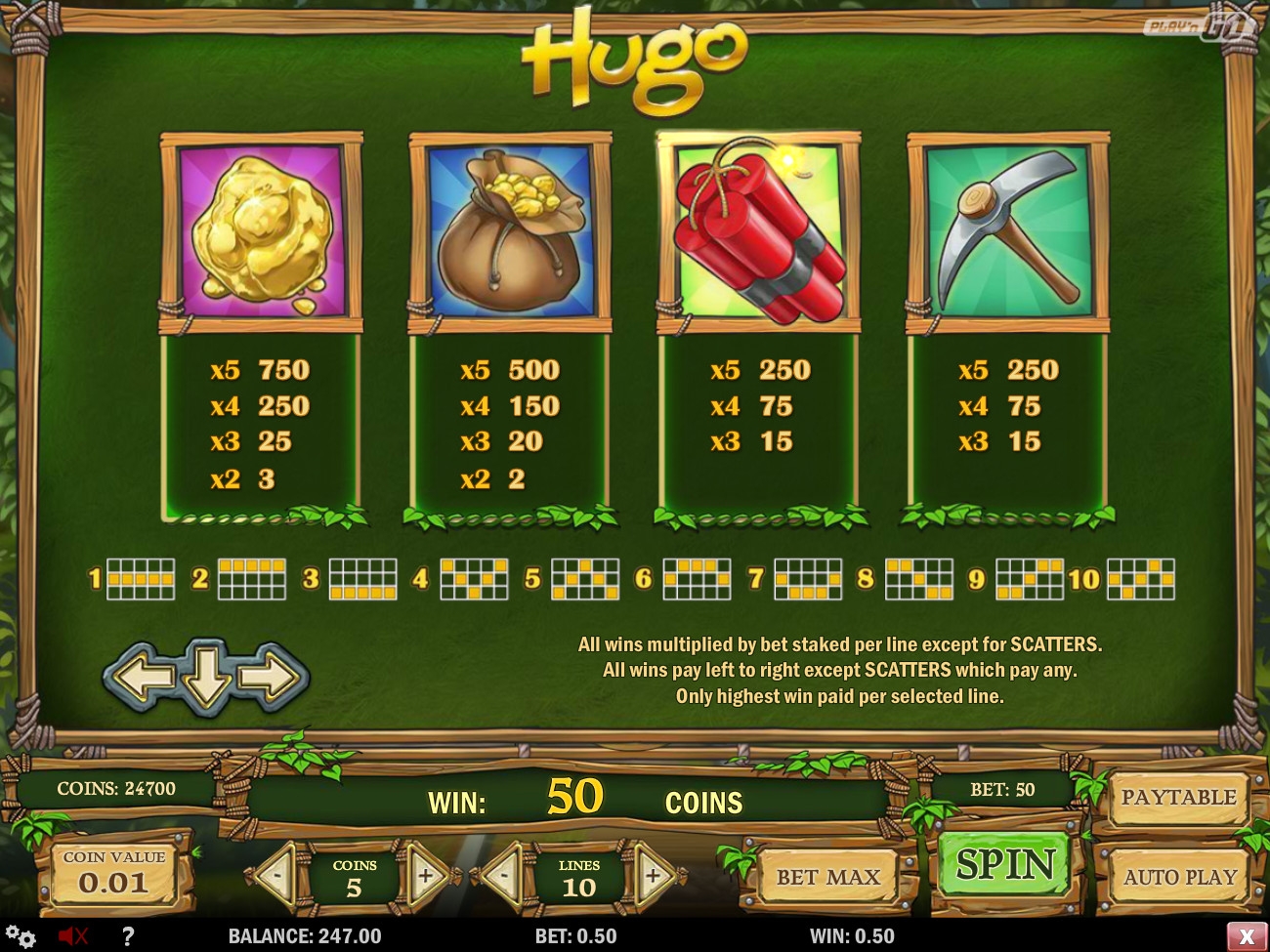Go to the next paytable page
Screen dimensions: 1270x952
(x=273, y=675)
